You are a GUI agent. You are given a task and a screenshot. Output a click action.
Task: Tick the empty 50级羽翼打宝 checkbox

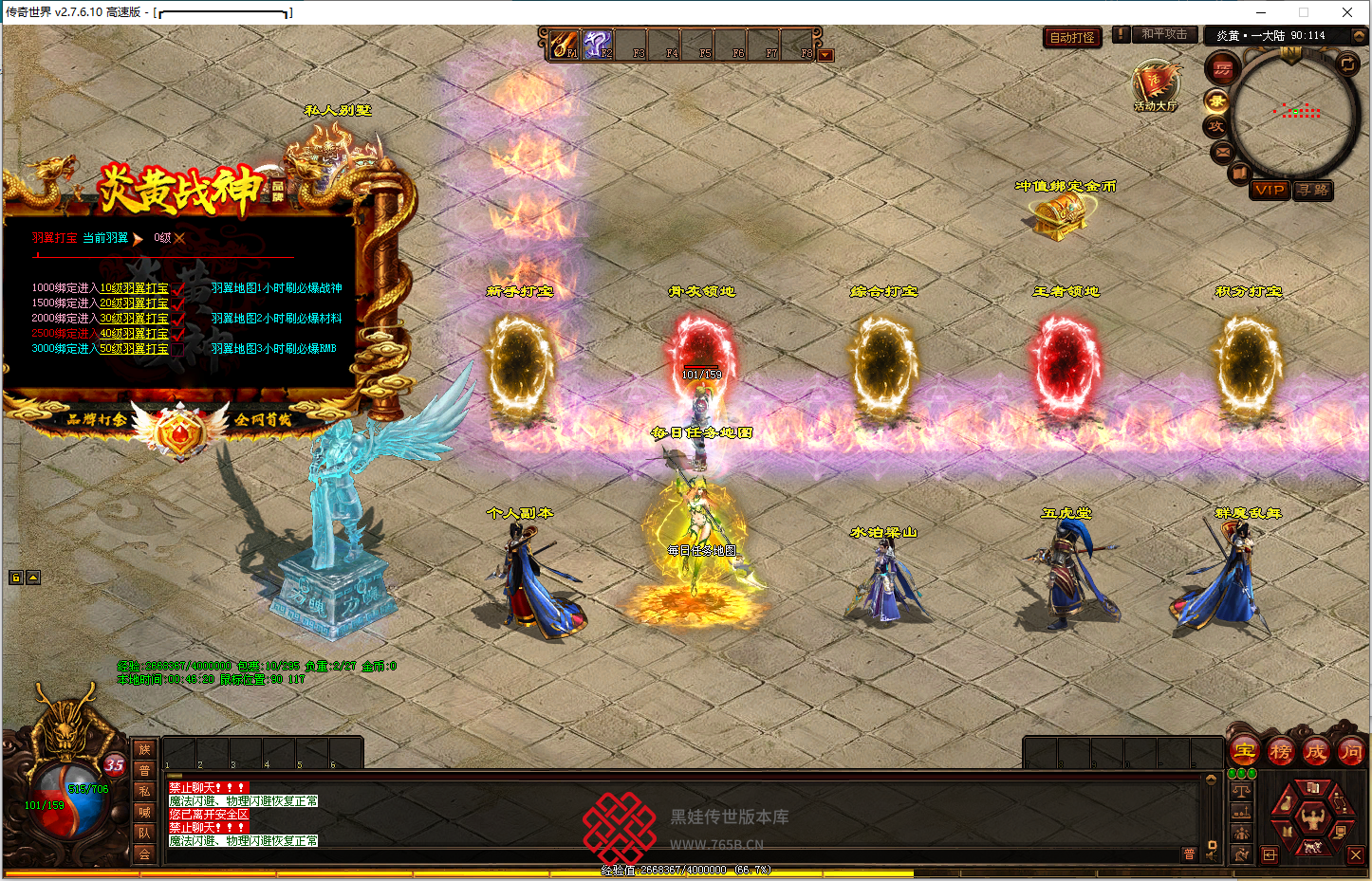point(177,349)
